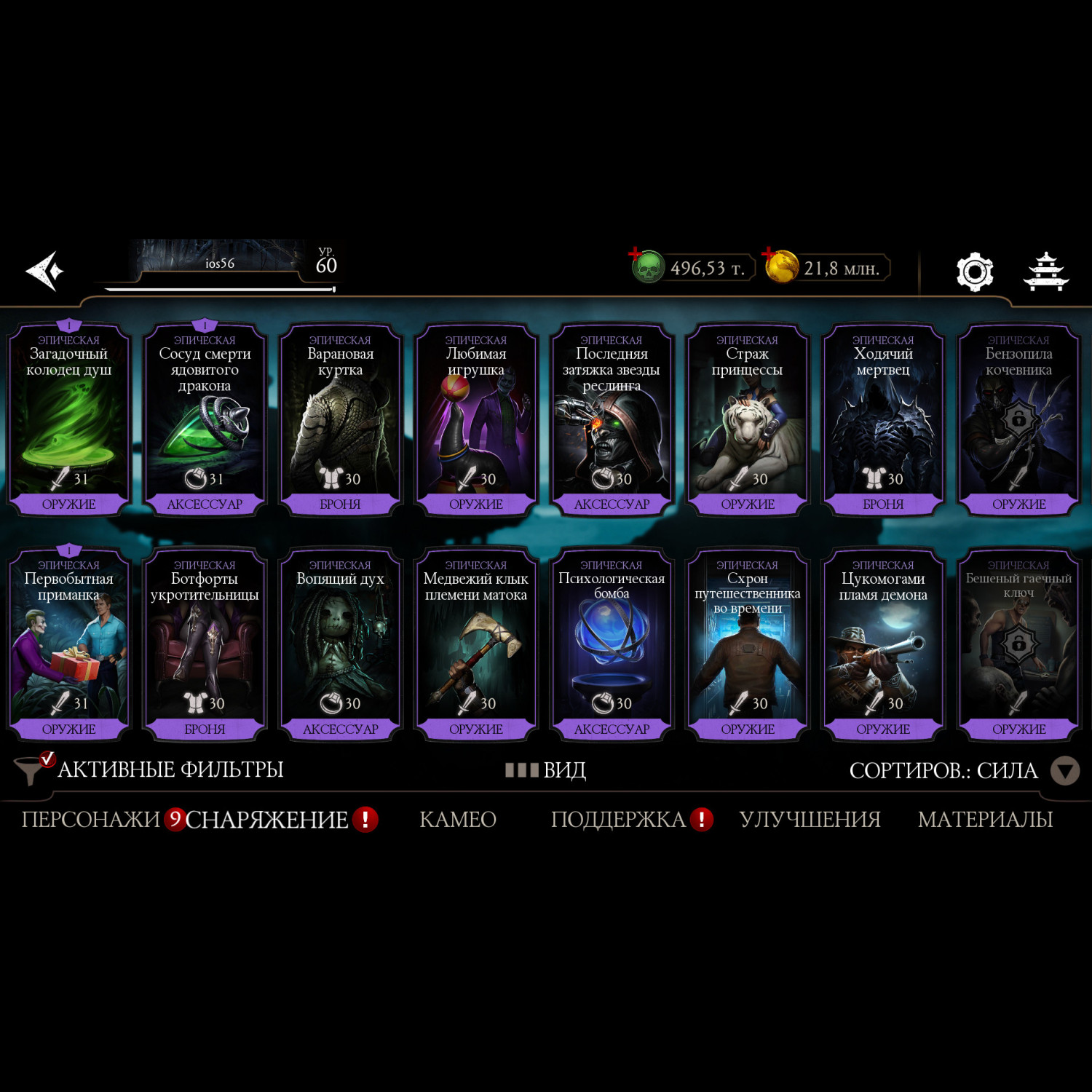Viewport: 1092px width, 1092px height.
Task: Add souls with the green skull icon
Action: tap(646, 267)
